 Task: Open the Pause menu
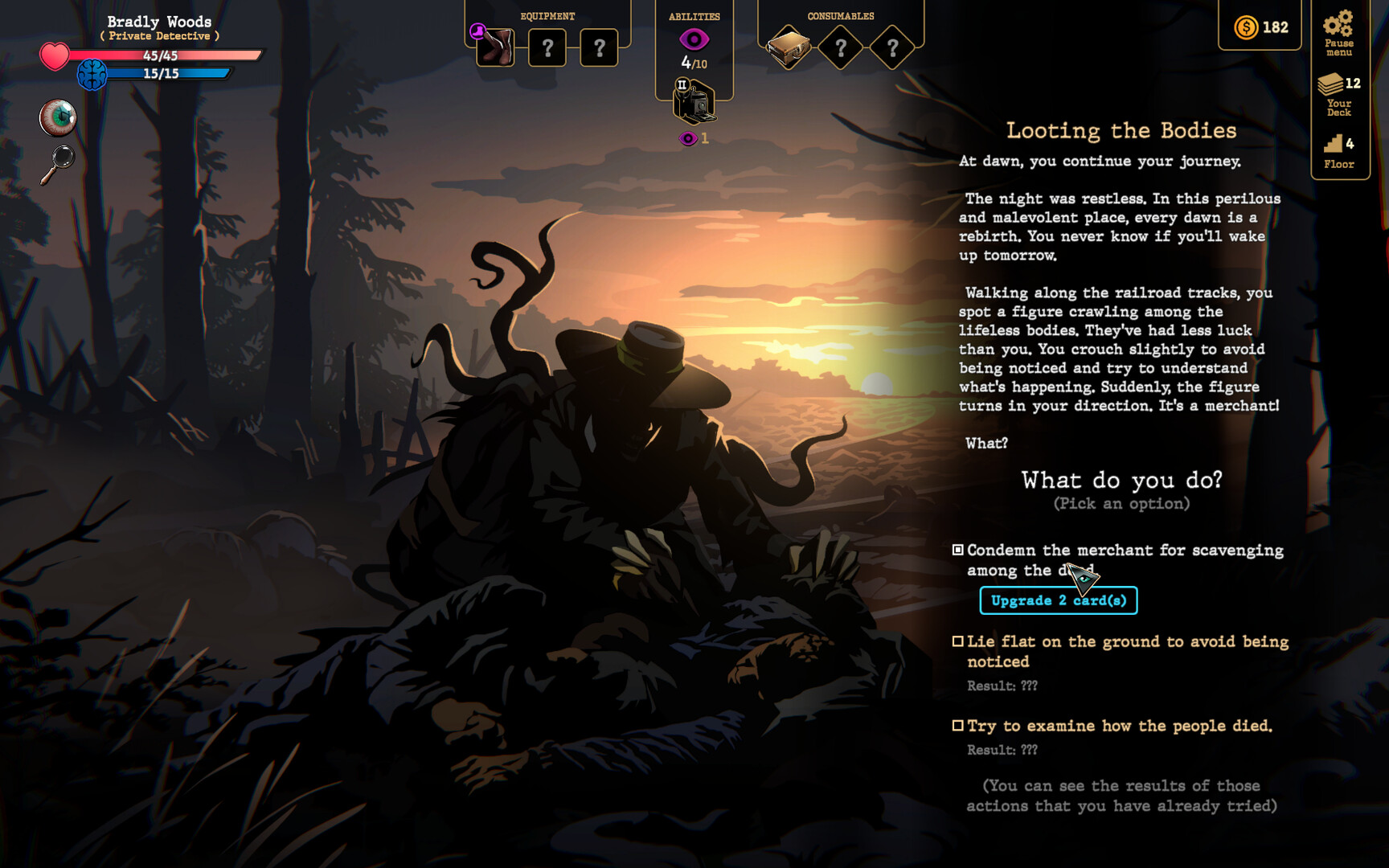point(1338,33)
